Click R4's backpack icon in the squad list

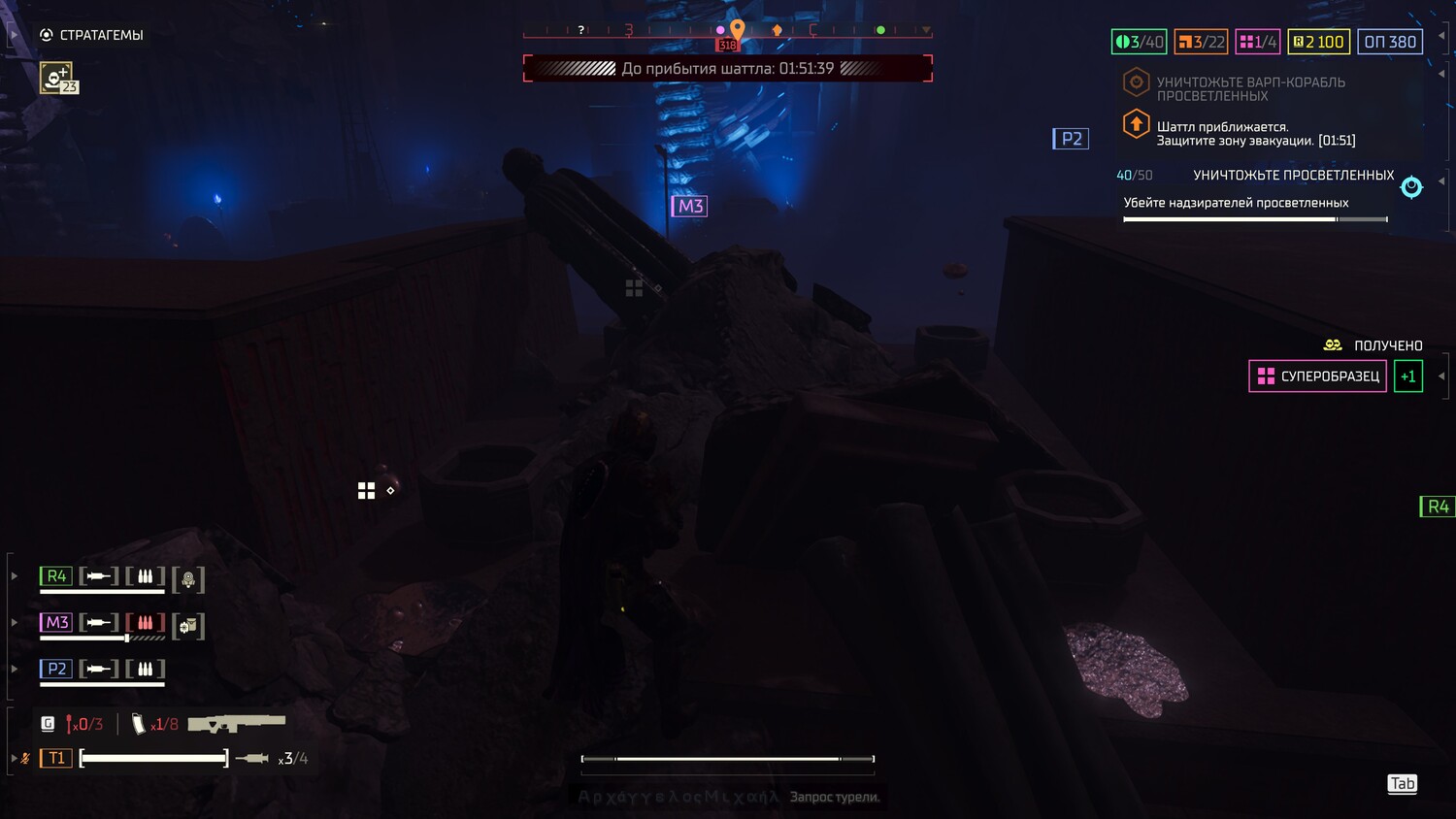pos(188,579)
